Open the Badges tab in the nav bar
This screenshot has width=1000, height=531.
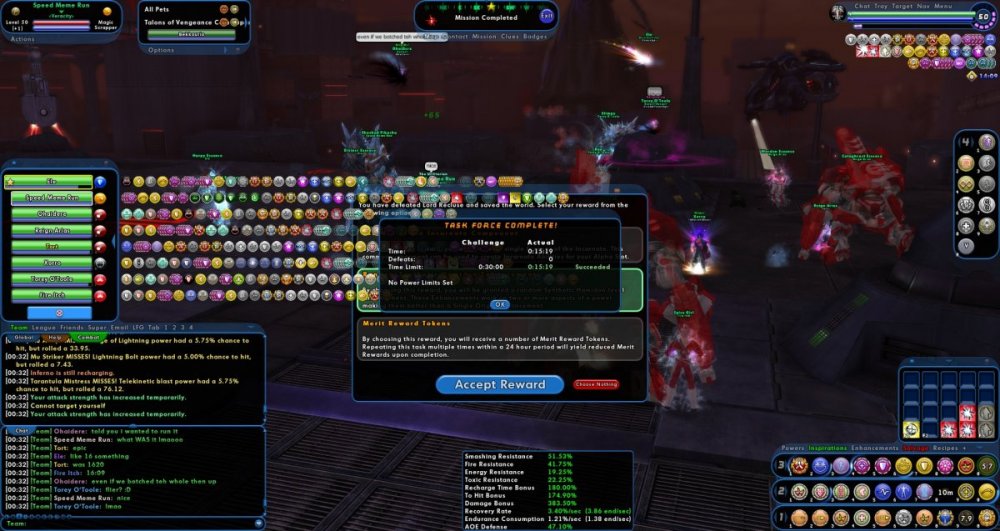tap(535, 36)
